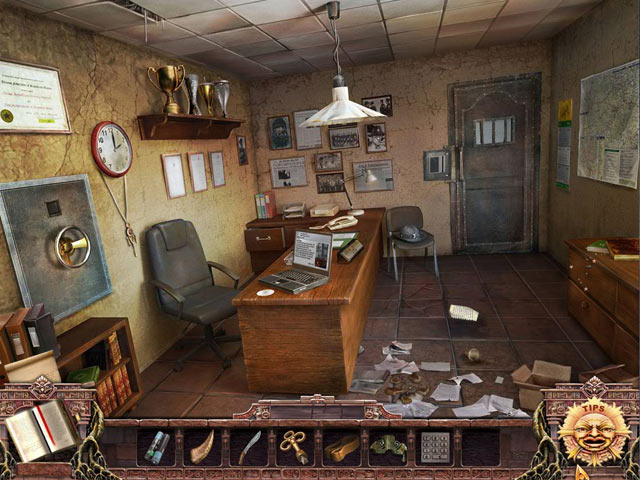Select the glass vials inventory item
Image resolution: width=640 pixels, height=480 pixels.
157,447
